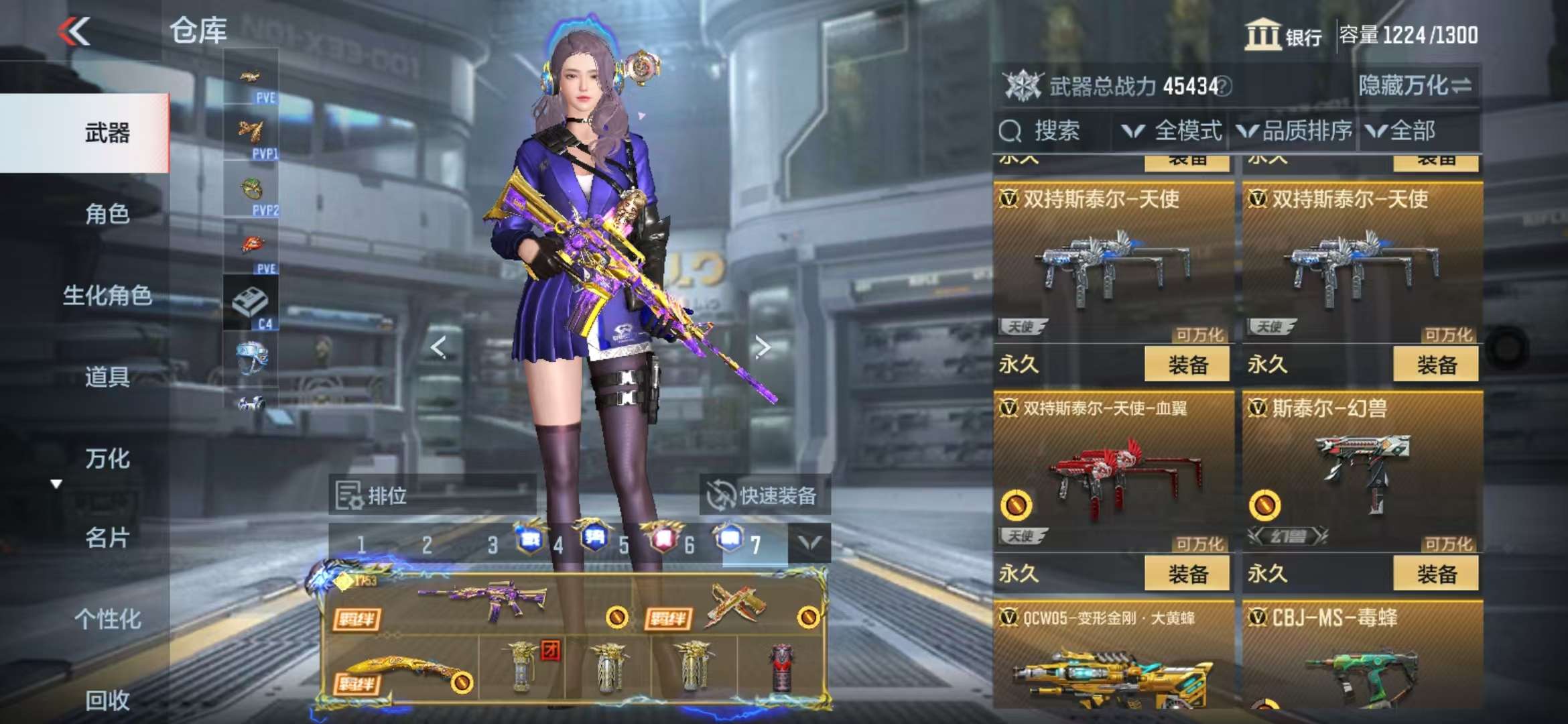Open the 银行 bank
The image size is (1568, 724).
(1283, 35)
